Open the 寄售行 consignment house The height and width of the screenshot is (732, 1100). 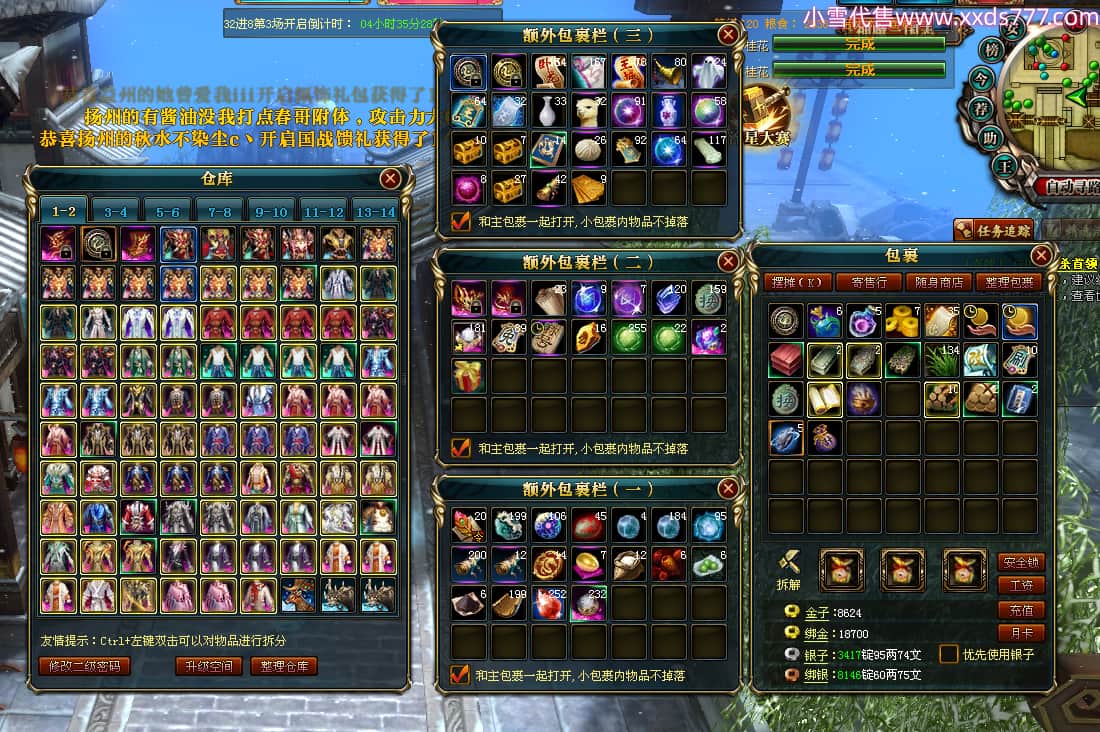tap(862, 282)
